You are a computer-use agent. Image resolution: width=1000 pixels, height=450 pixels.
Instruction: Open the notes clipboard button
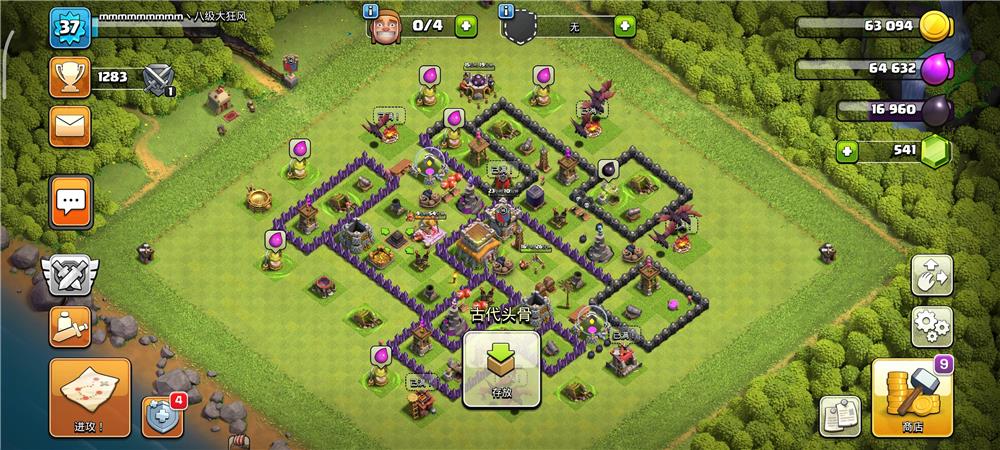point(840,415)
